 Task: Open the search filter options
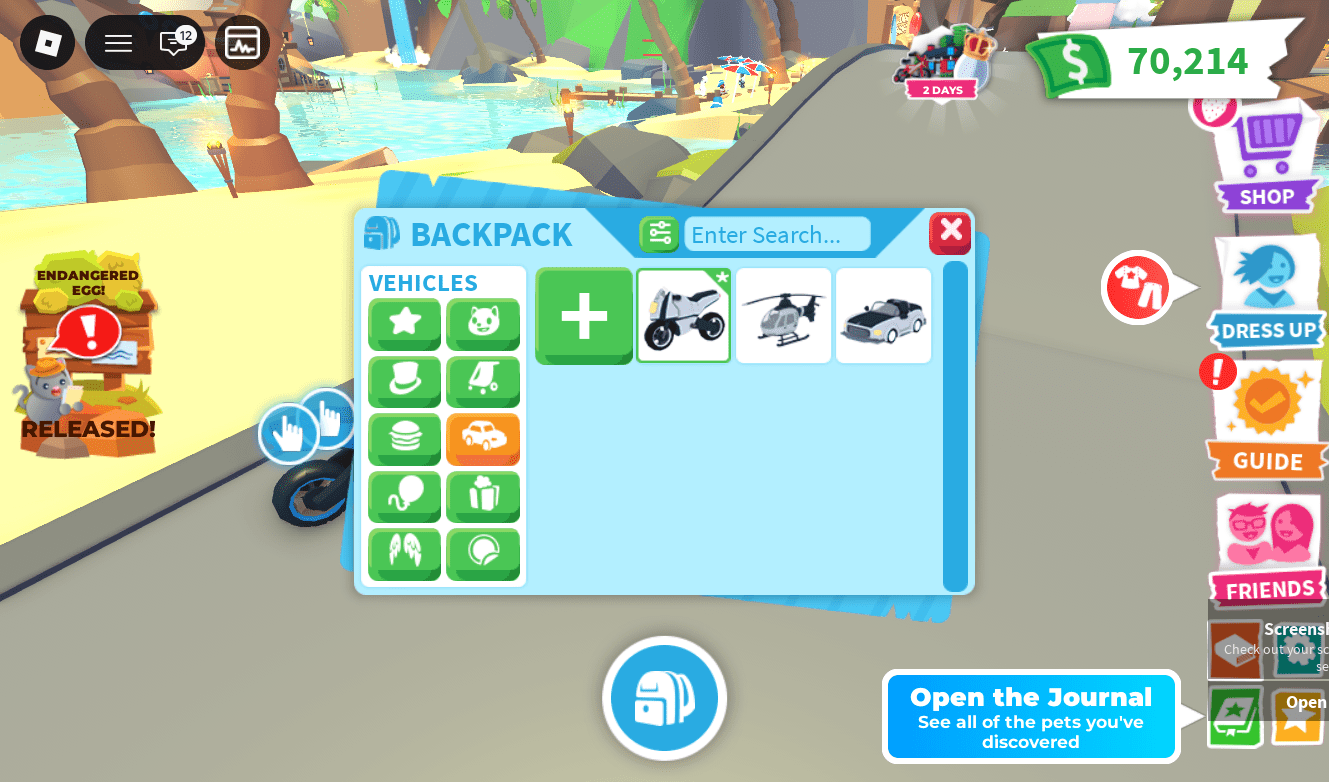[x=659, y=233]
